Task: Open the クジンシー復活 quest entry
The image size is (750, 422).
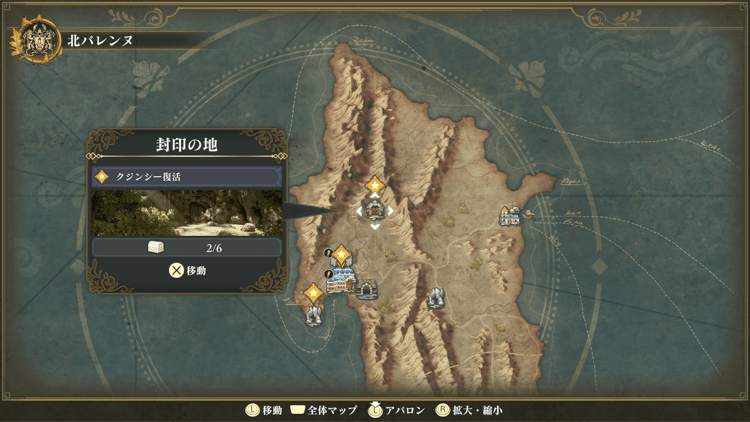Action: 187,177
